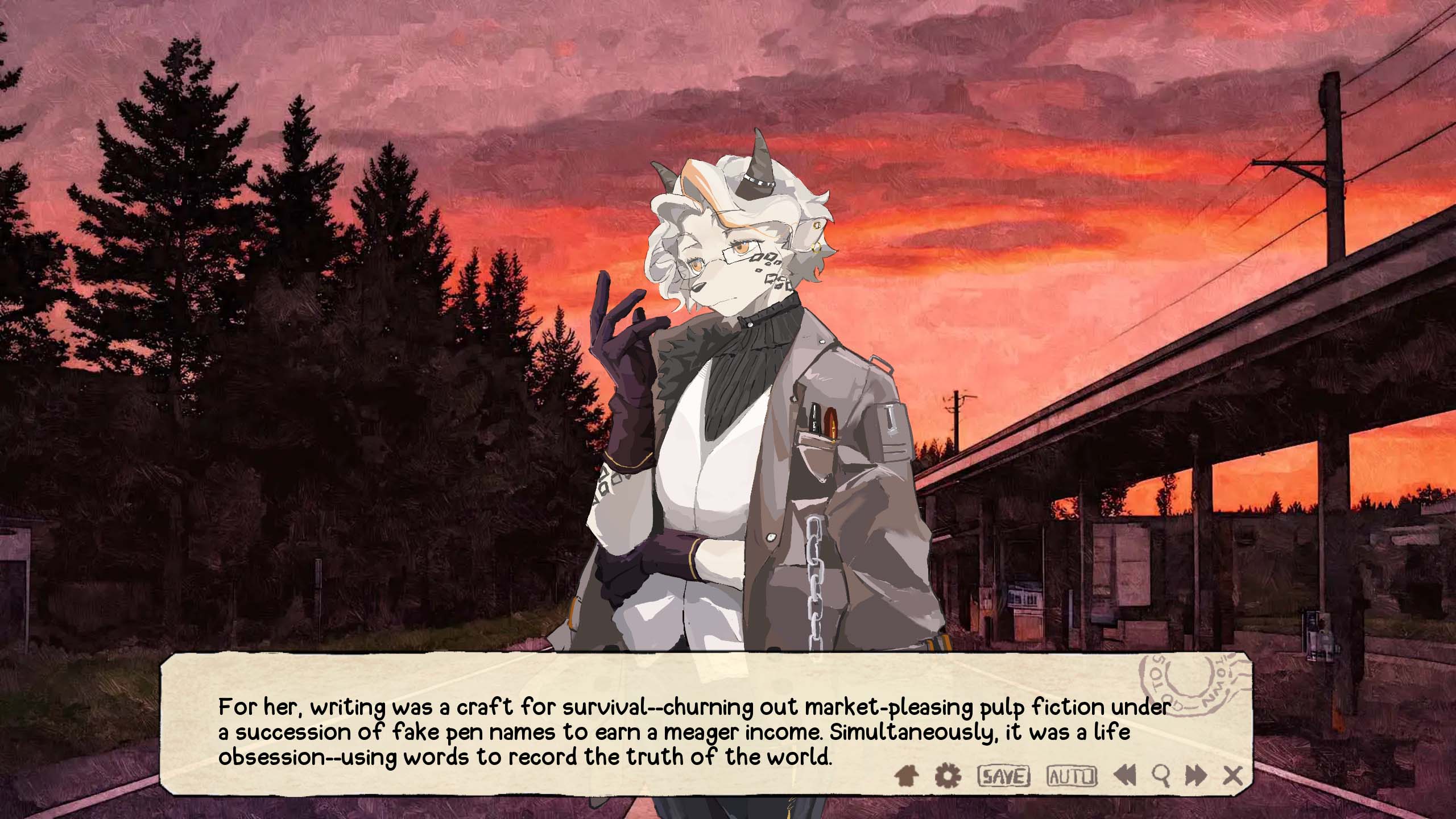Skip ahead with the double right arrows
This screenshot has width=1456, height=819.
pyautogui.click(x=1196, y=775)
